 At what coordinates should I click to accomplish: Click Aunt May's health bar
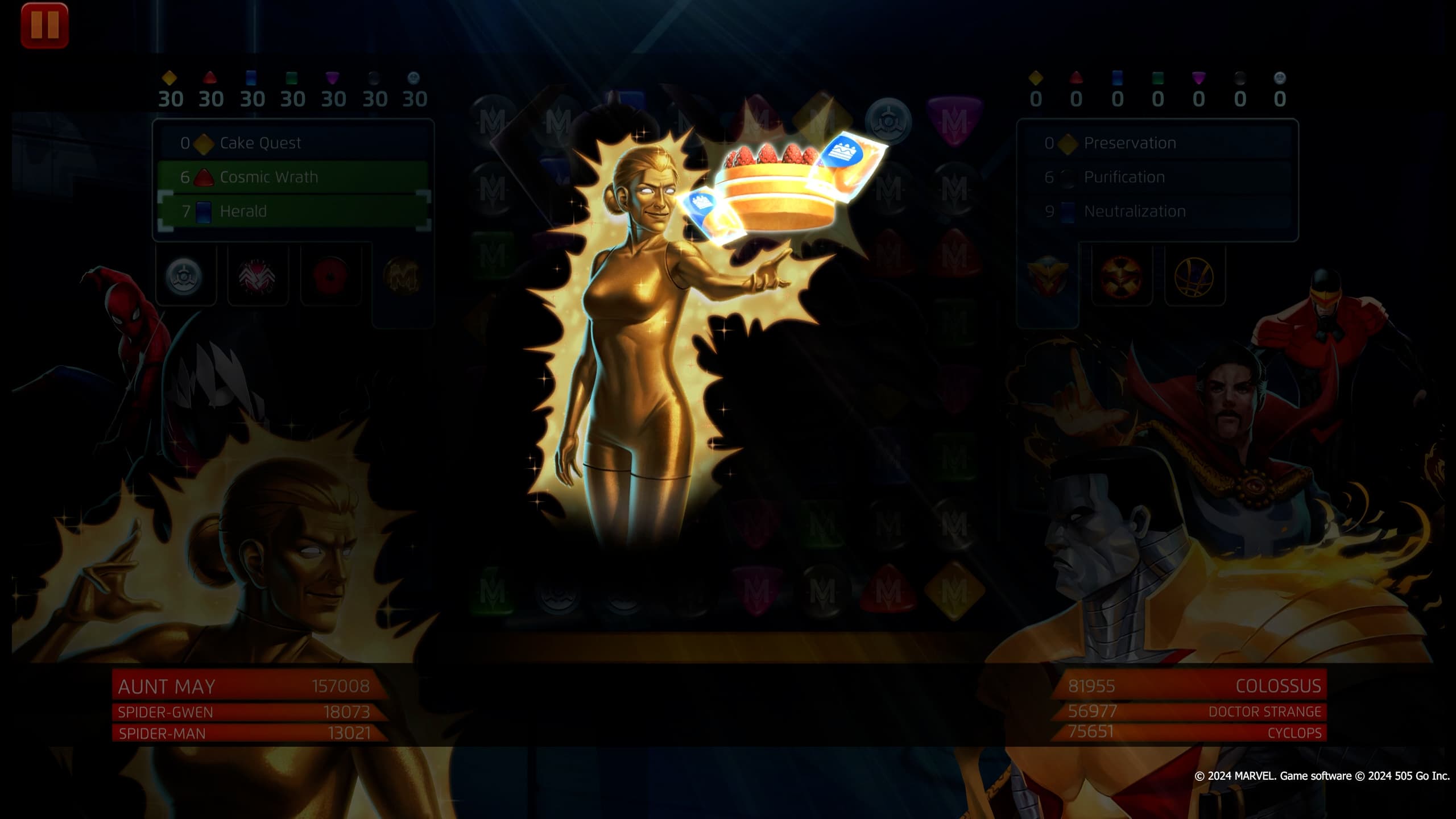tap(245, 687)
